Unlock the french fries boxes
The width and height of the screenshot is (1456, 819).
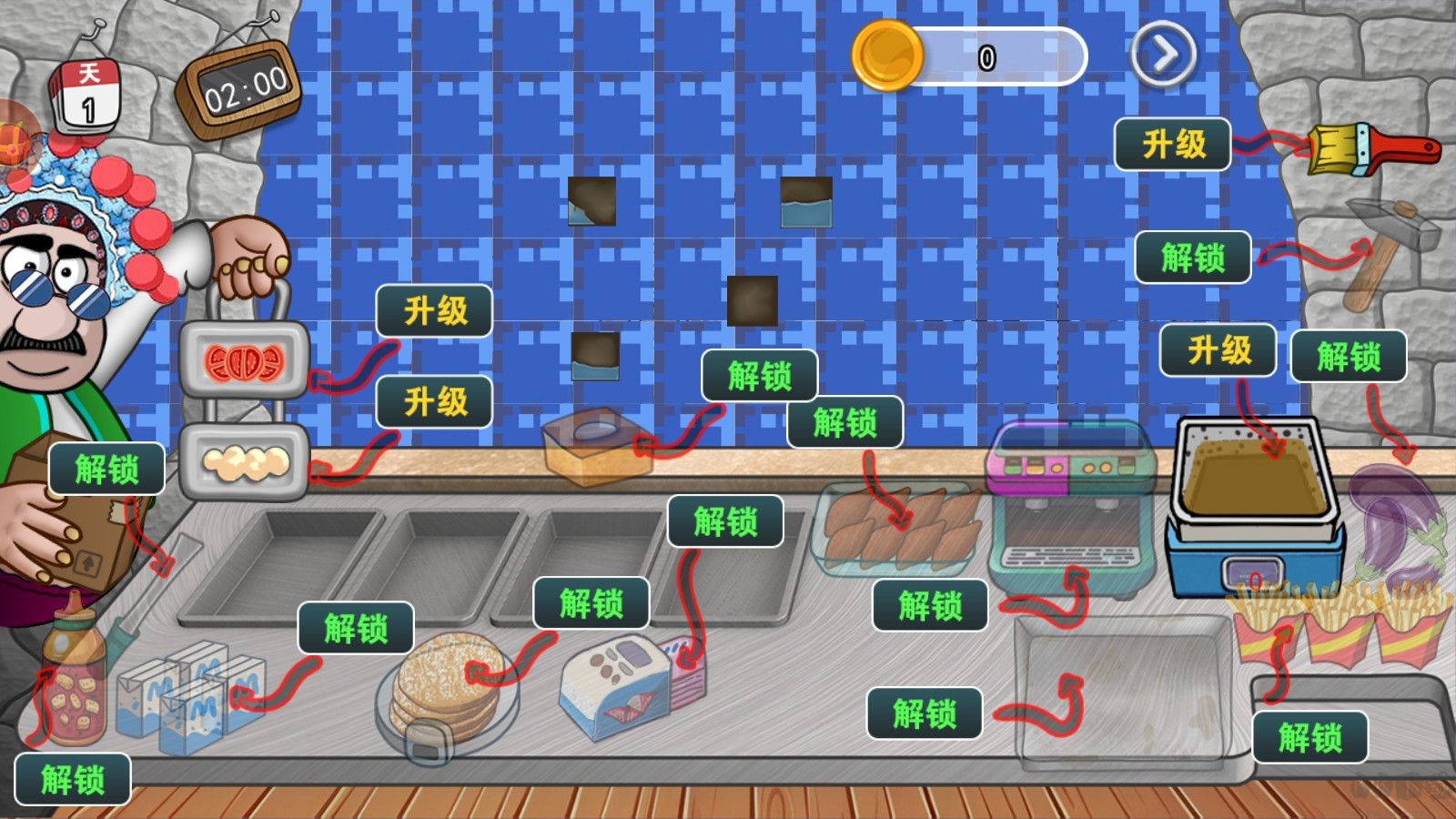(1309, 736)
